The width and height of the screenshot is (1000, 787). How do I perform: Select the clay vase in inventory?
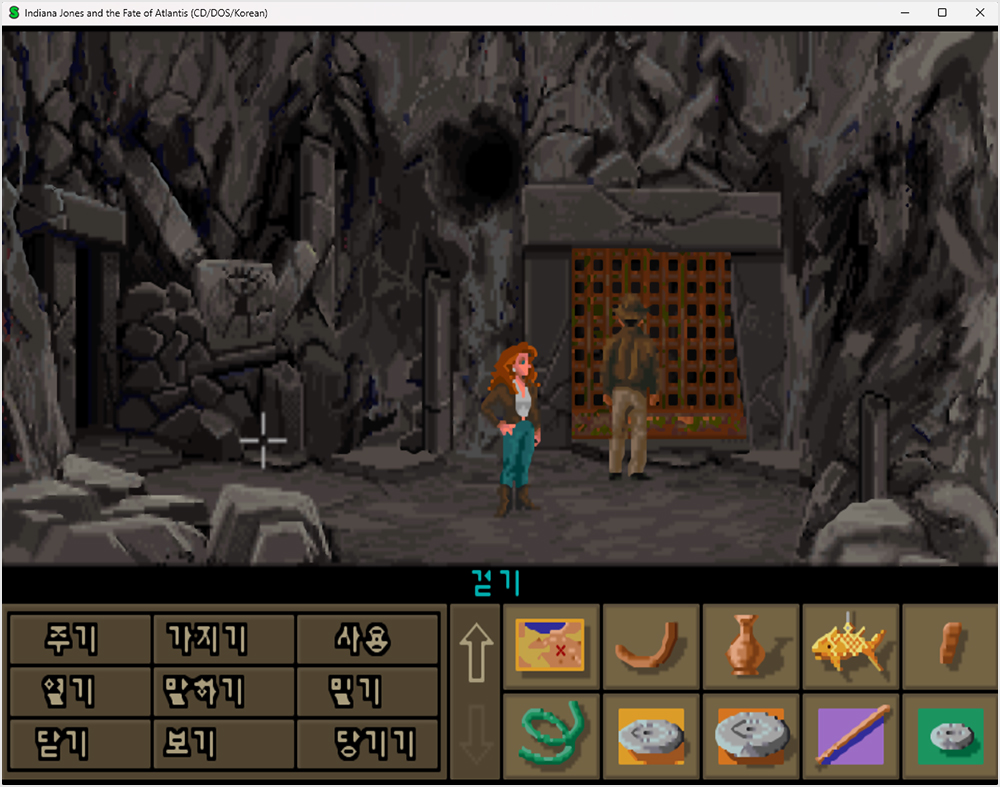pyautogui.click(x=750, y=645)
